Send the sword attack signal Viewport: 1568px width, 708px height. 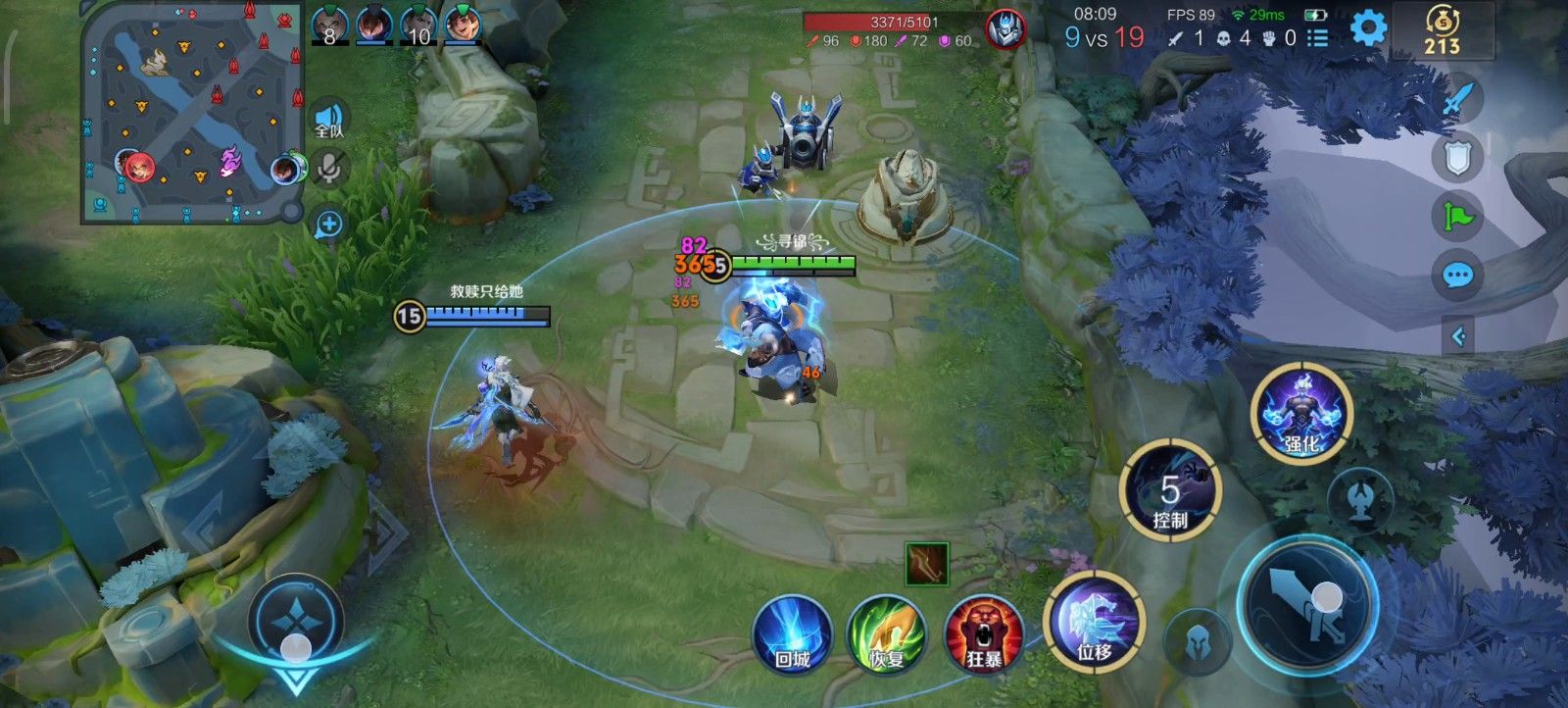click(x=1457, y=98)
